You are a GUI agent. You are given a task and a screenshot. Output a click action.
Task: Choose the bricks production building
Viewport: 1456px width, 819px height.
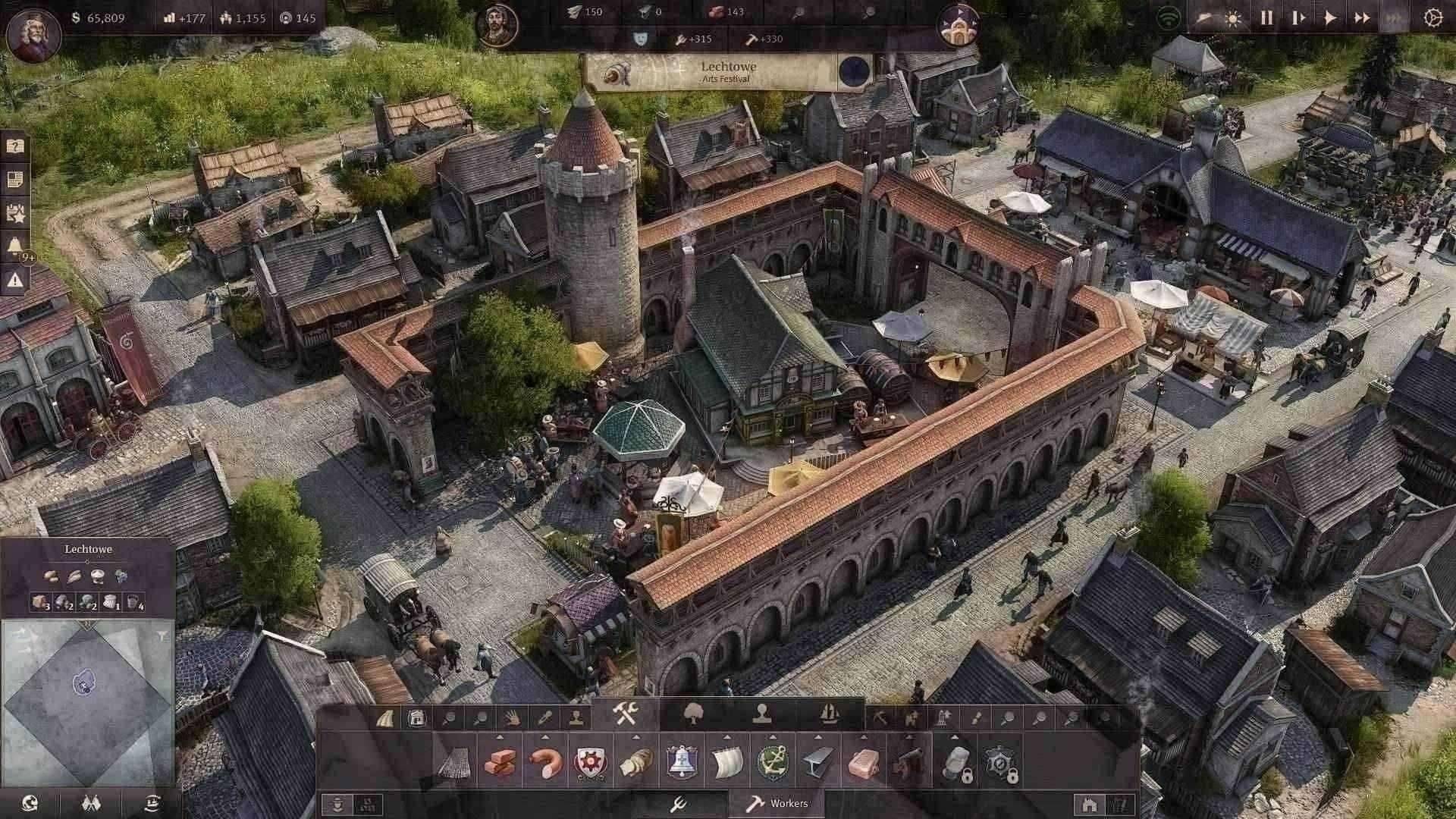point(500,763)
